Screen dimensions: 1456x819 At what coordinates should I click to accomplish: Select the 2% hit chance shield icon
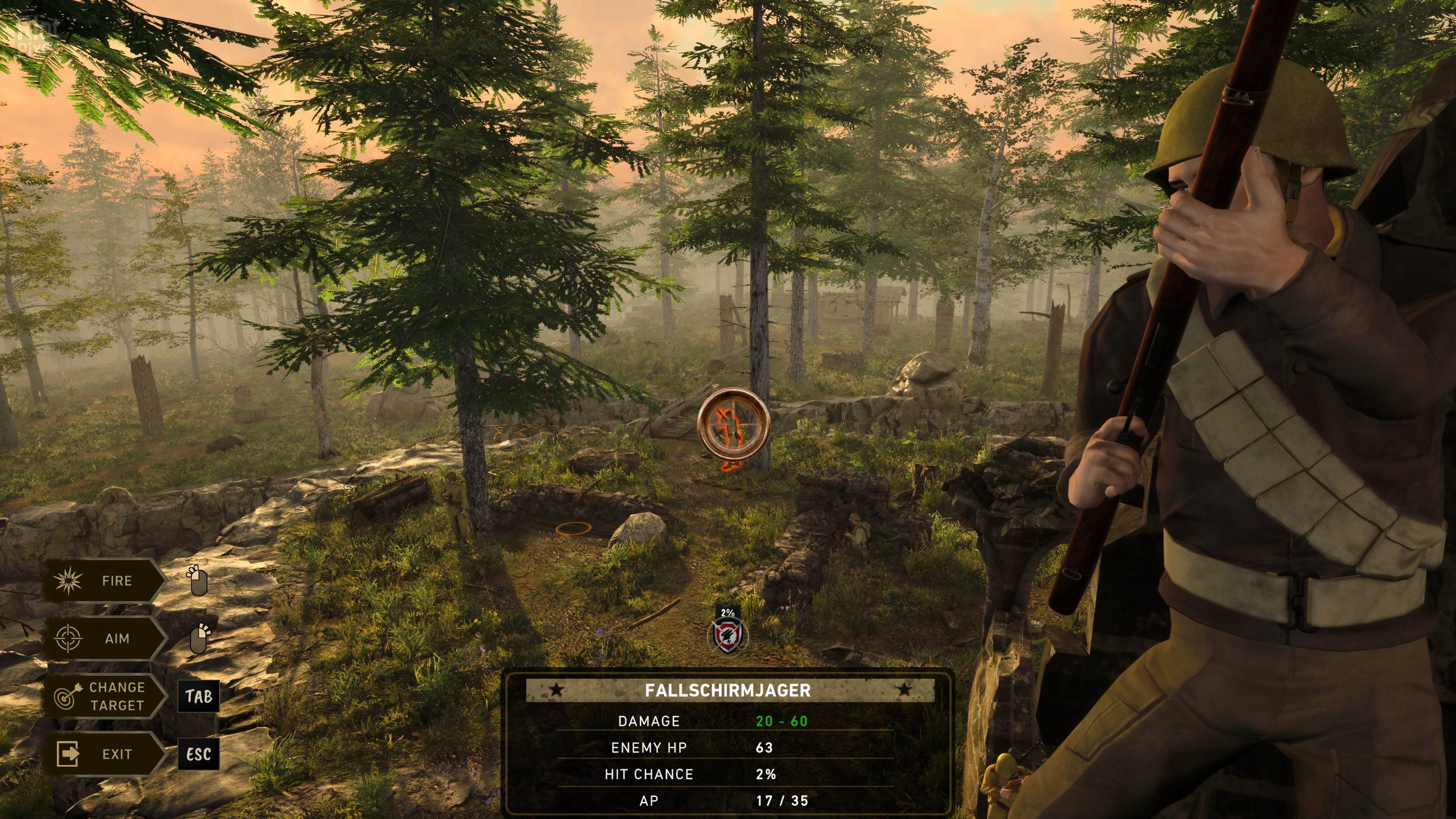727,635
